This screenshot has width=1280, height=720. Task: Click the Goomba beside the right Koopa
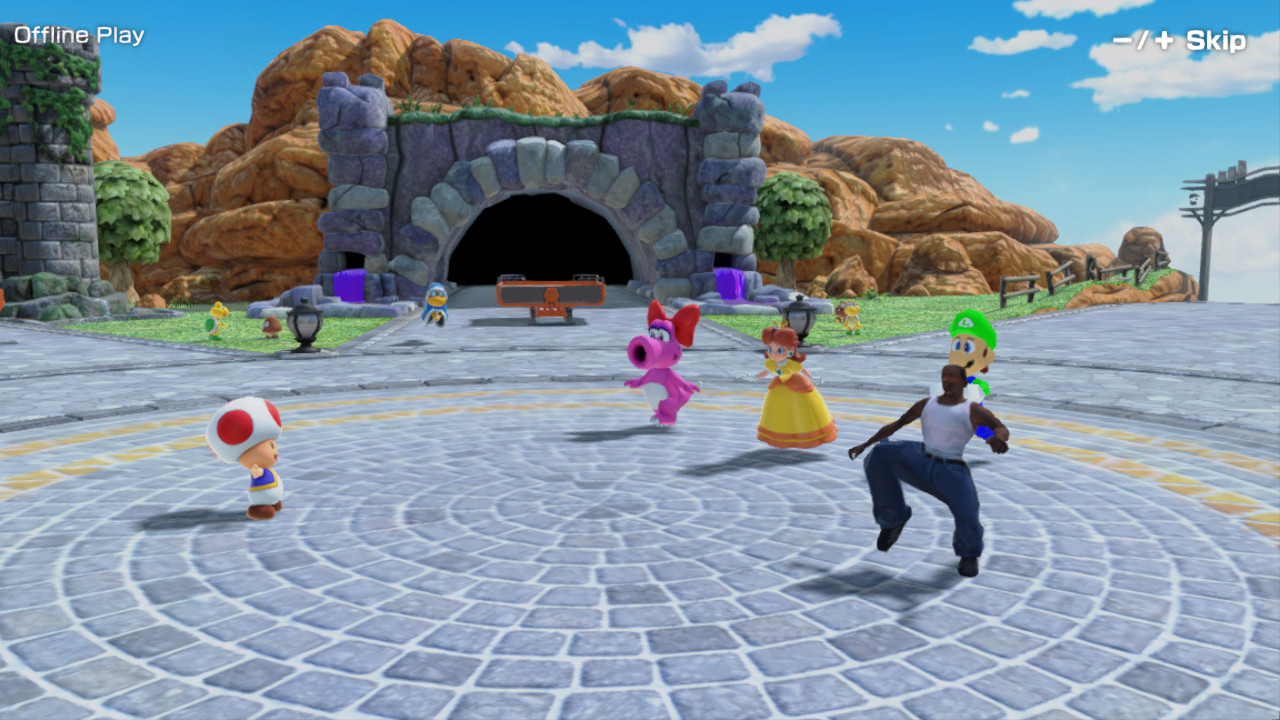(x=840, y=312)
